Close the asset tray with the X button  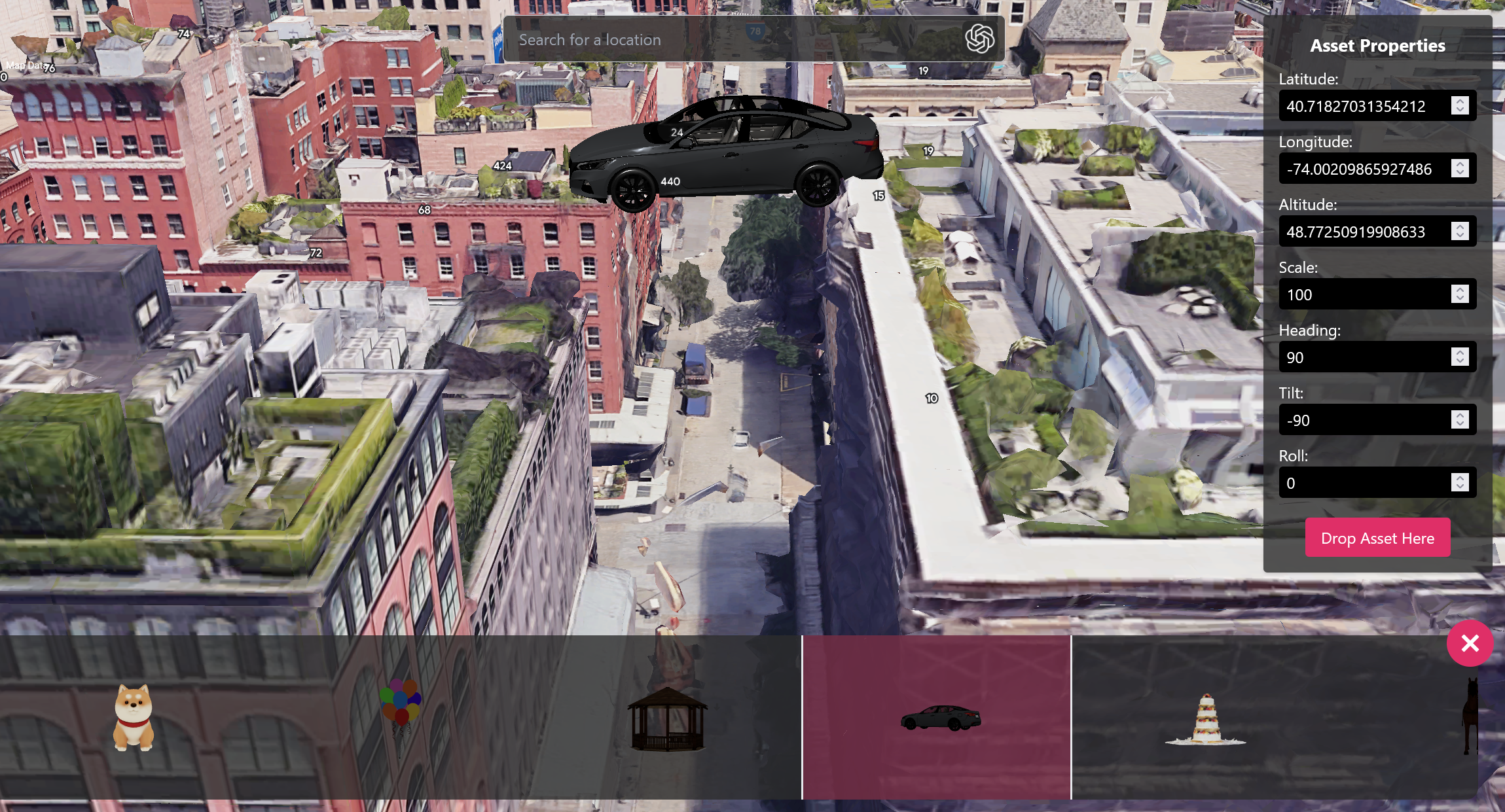click(x=1470, y=643)
